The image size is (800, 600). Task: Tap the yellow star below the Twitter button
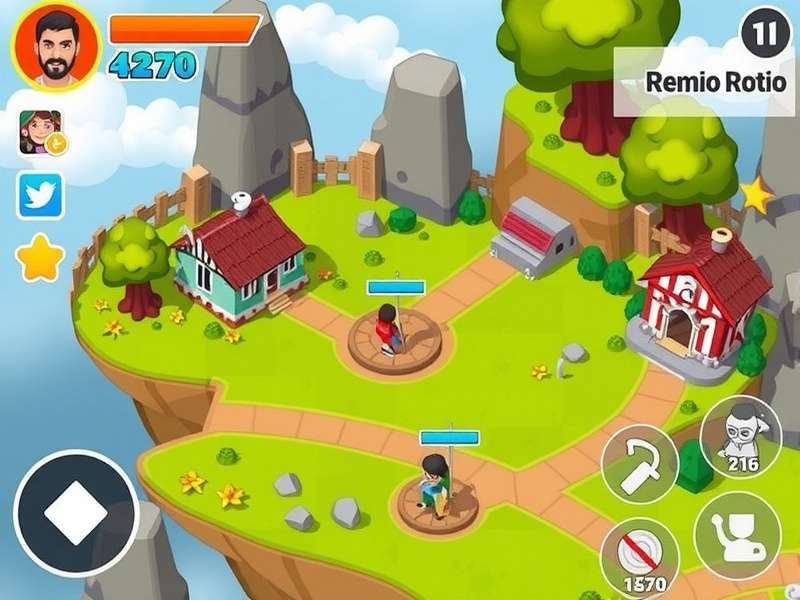(x=40, y=260)
